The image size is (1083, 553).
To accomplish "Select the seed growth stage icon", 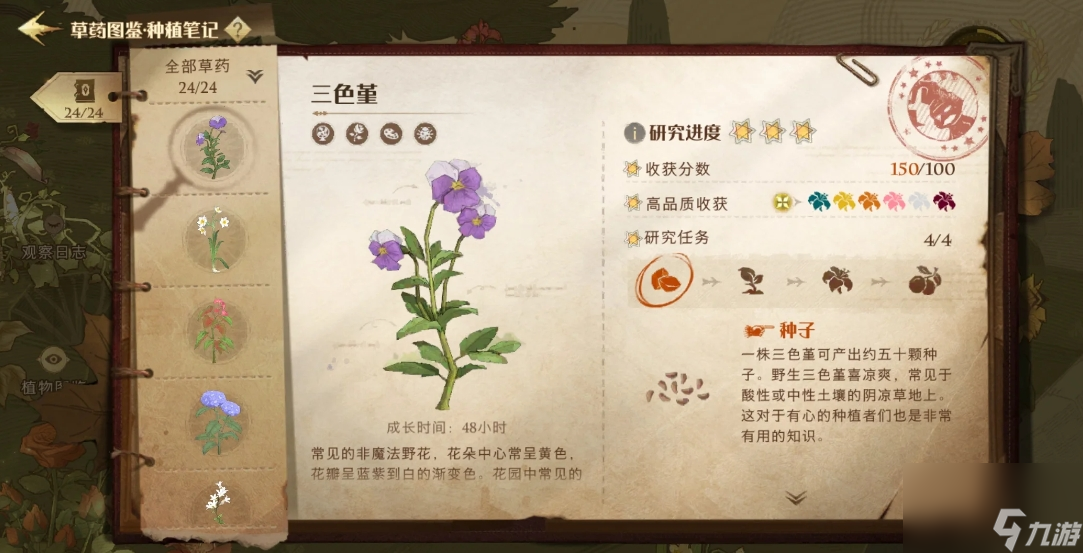I will tap(660, 280).
